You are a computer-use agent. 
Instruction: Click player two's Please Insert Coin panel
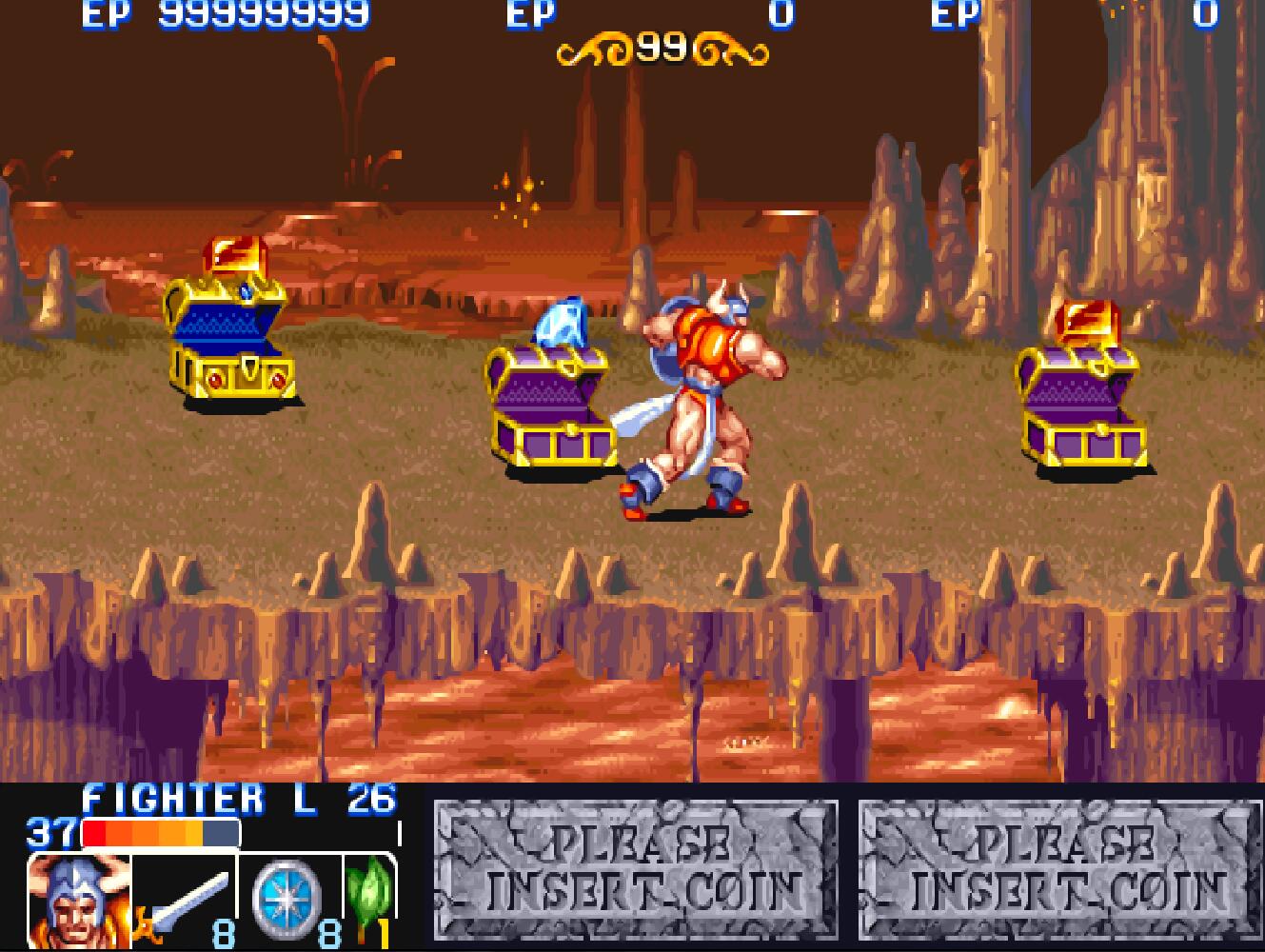[x=636, y=869]
